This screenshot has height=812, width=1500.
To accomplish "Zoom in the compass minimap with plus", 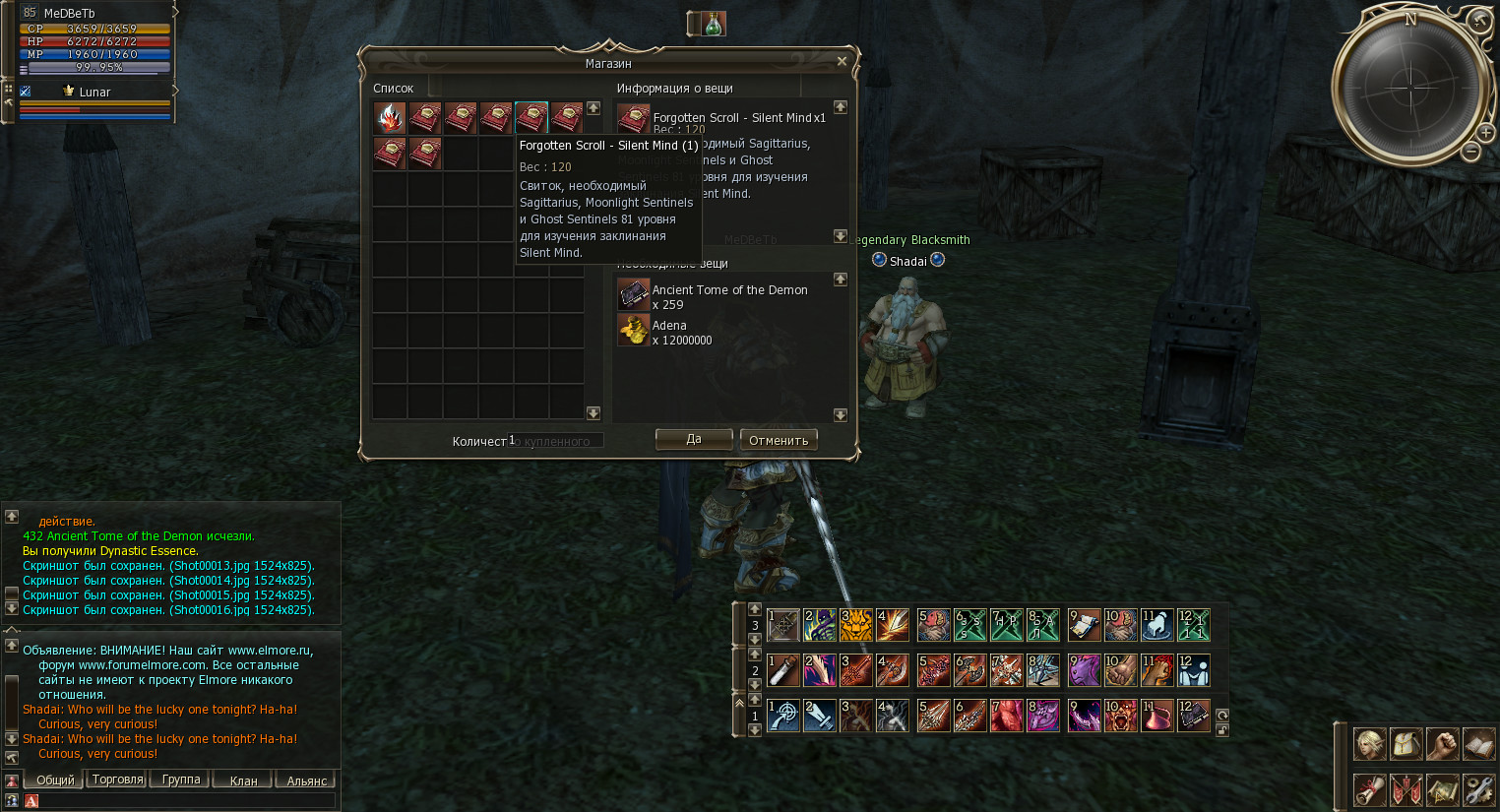I will click(x=1485, y=132).
